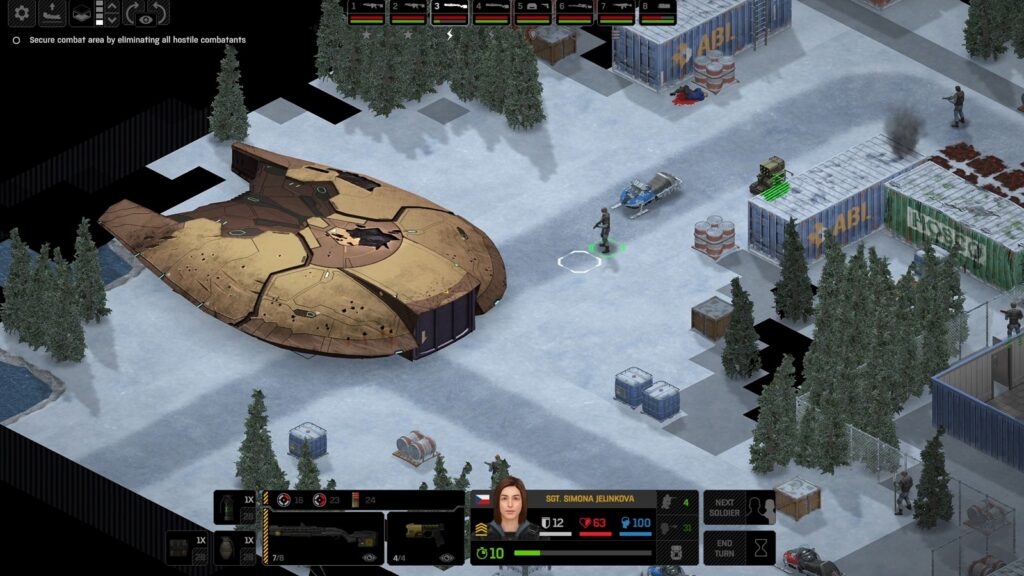Select soldier 1 from squad bar

click(365, 12)
